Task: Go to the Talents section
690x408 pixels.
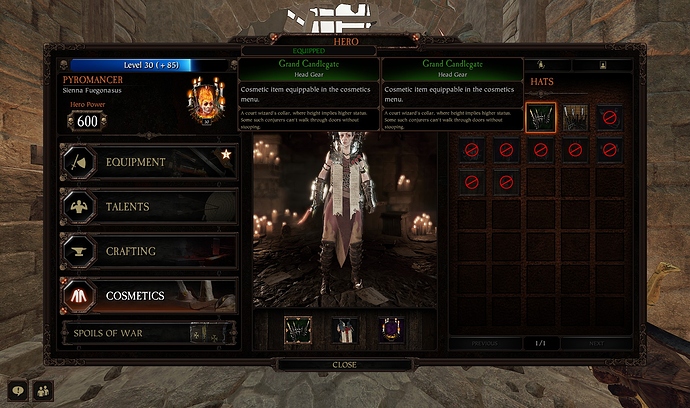Action: tap(148, 207)
